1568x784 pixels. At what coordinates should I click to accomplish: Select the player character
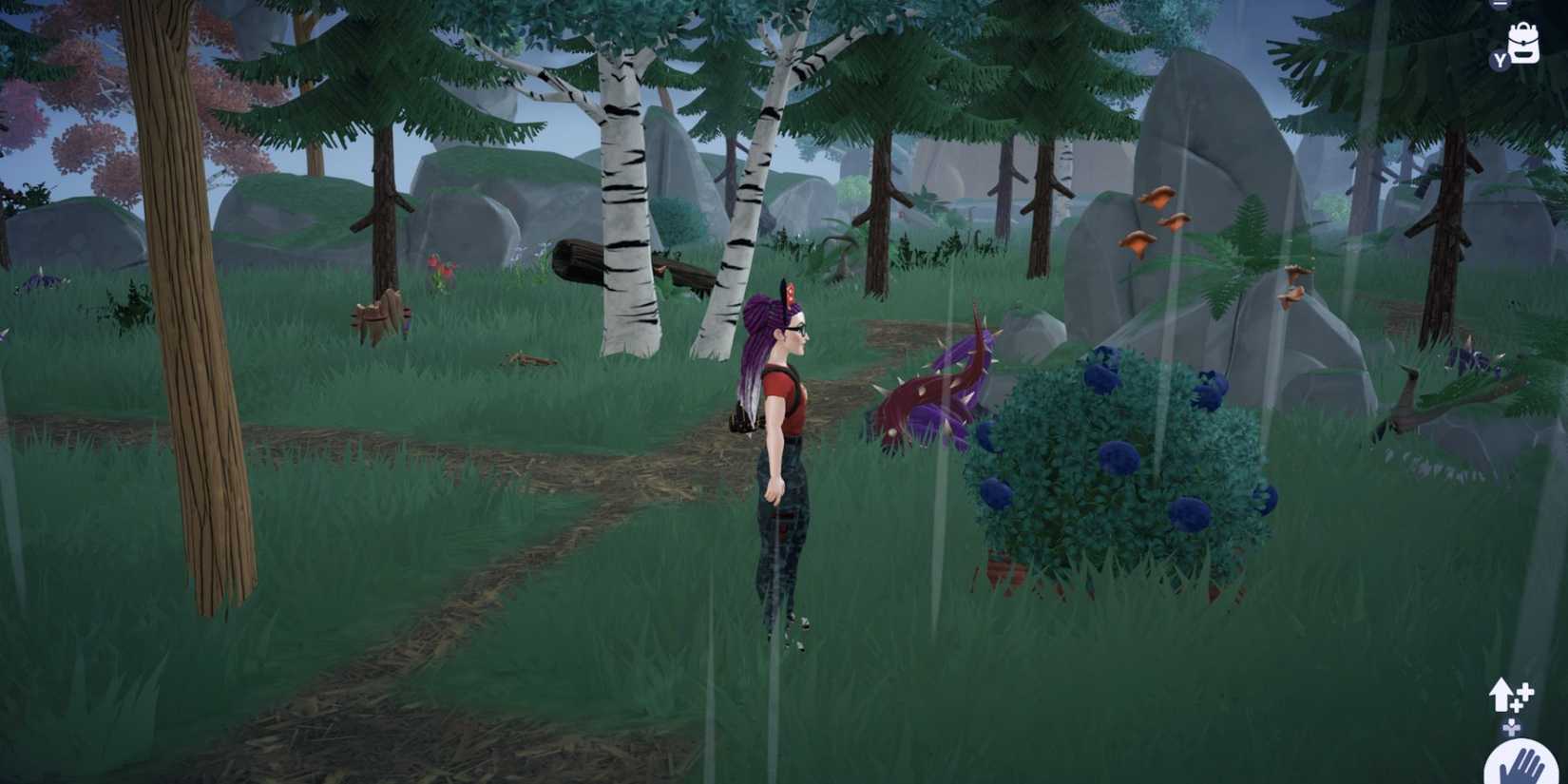(x=779, y=456)
